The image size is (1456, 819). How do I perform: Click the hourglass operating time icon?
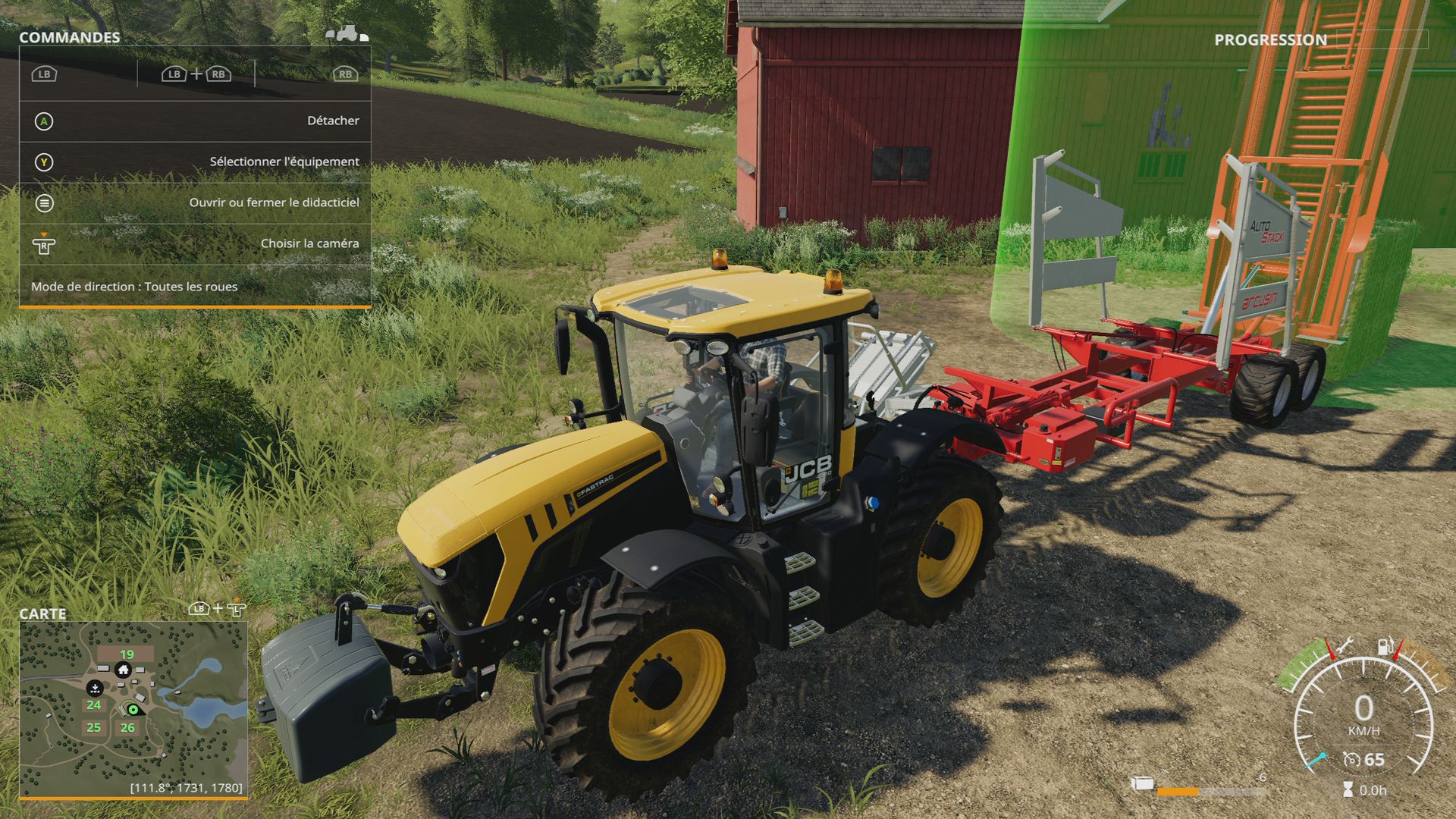click(x=1348, y=789)
